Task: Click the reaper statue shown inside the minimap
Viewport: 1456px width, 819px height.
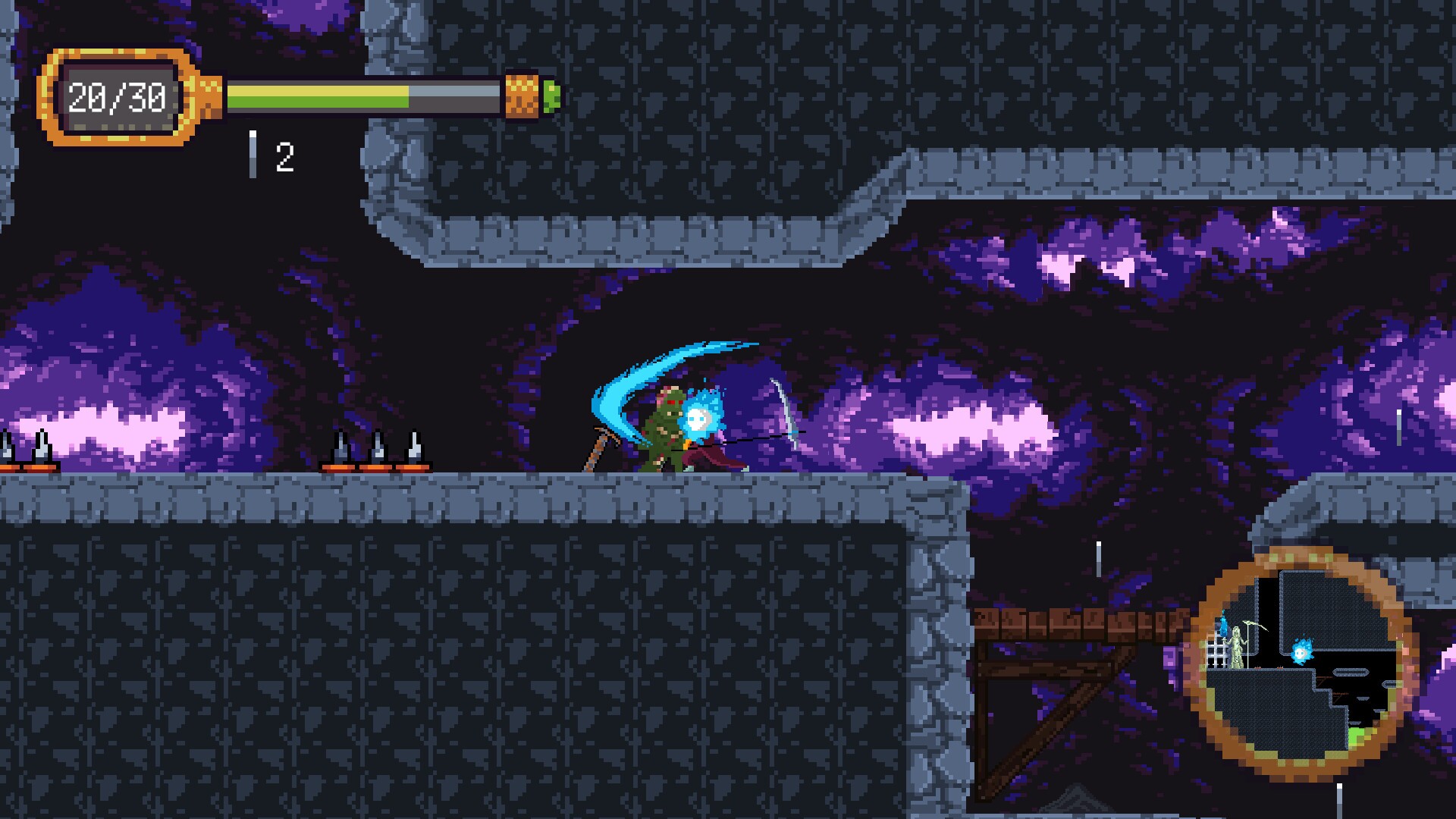Action: coord(1237,647)
